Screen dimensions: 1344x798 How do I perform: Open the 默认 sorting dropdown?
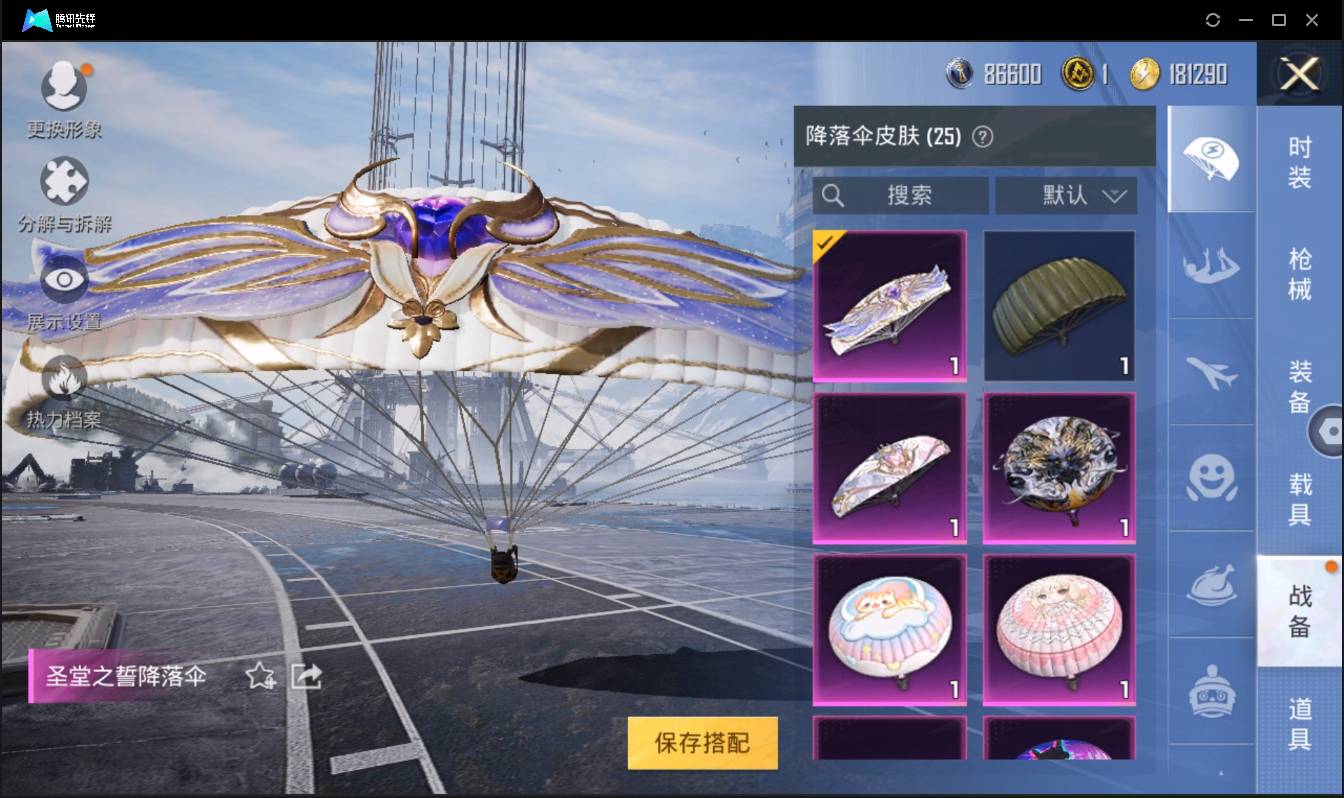pos(1066,196)
